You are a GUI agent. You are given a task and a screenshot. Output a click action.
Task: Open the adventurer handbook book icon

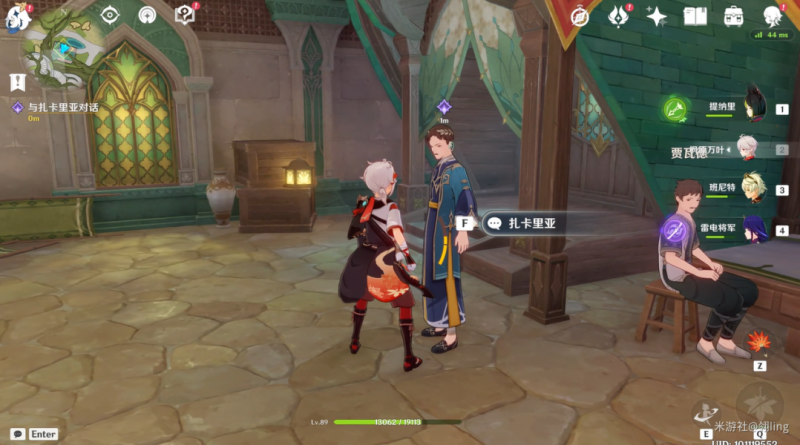click(x=695, y=16)
